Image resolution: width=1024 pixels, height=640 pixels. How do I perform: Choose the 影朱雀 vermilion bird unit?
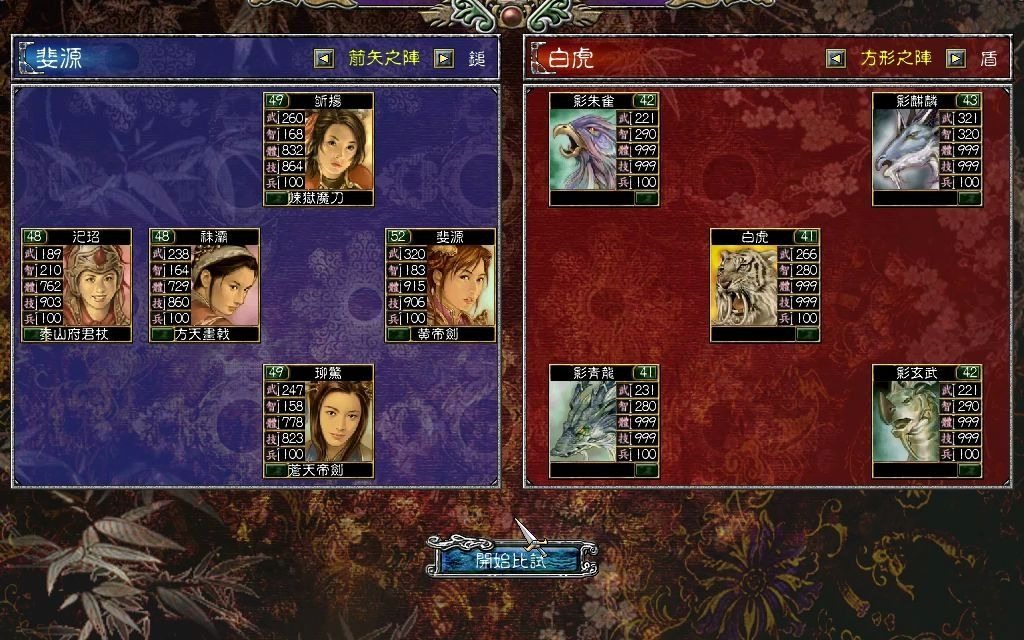[x=604, y=149]
